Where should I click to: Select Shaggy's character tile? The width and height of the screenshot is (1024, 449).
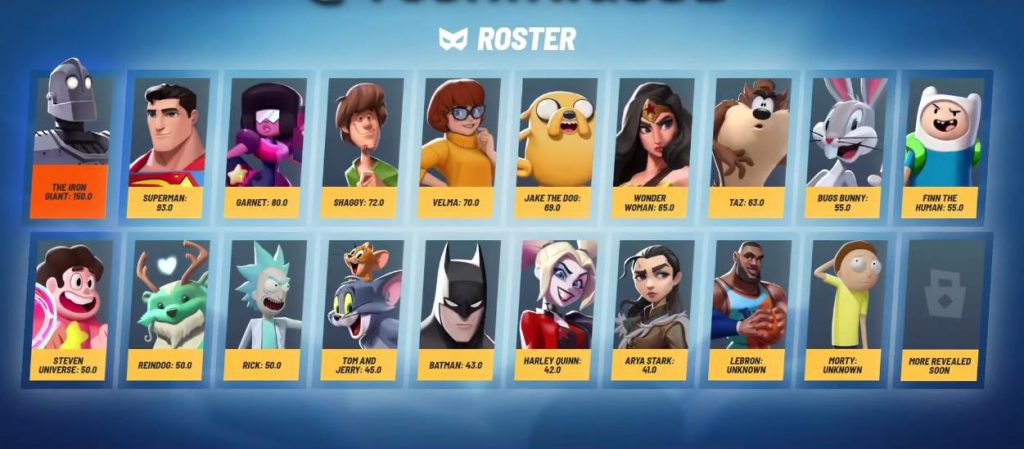[361, 146]
